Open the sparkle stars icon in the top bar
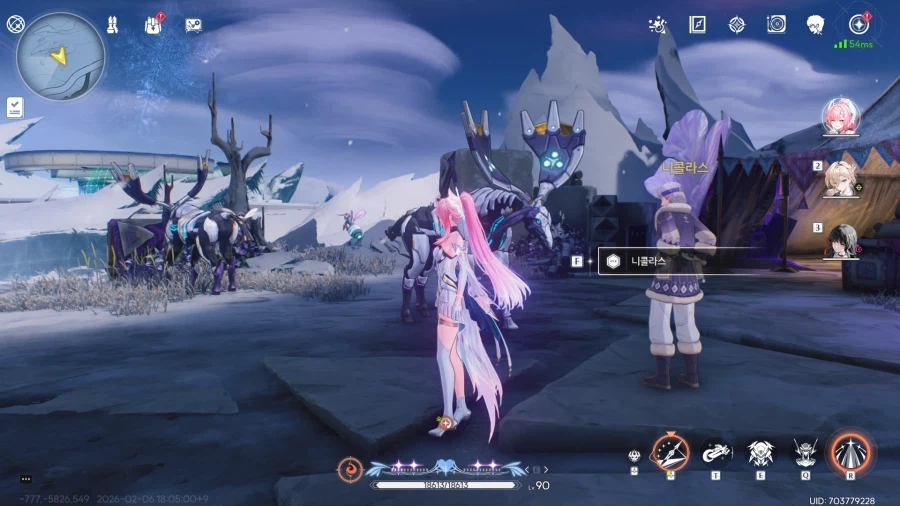This screenshot has width=900, height=506. pyautogui.click(x=658, y=24)
